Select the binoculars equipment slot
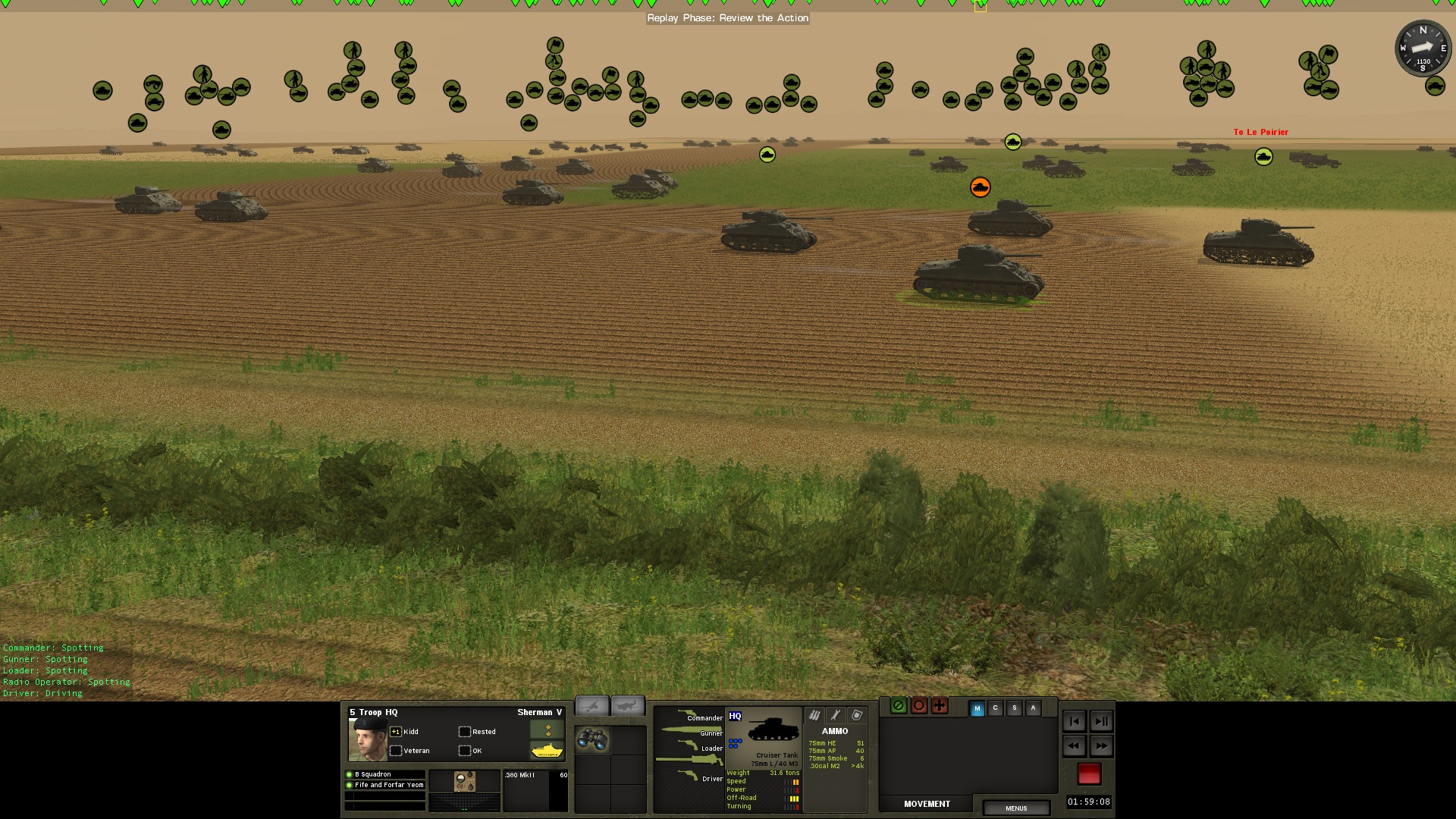1456x819 pixels. tap(592, 739)
